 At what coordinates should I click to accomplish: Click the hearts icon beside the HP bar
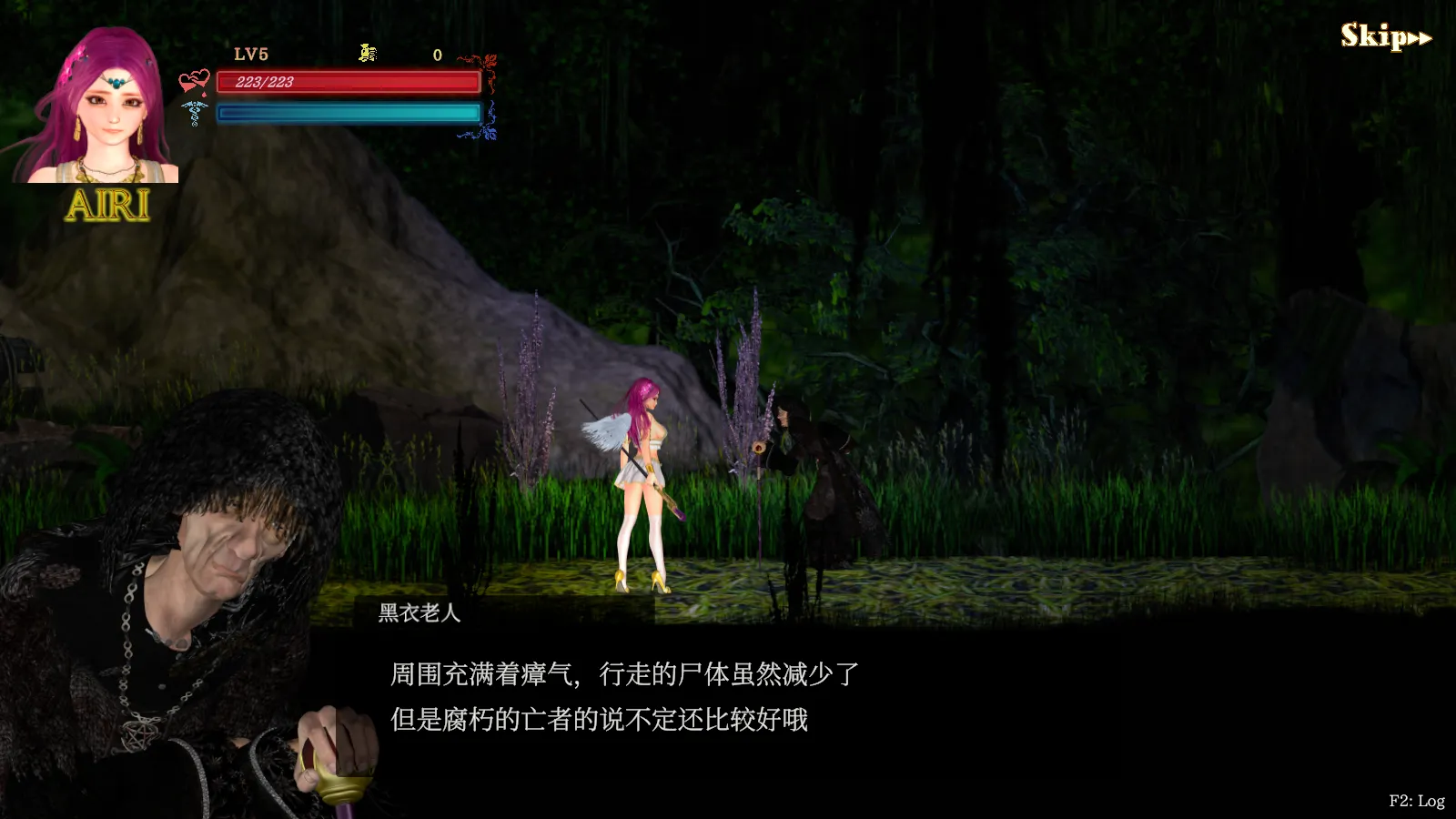196,80
